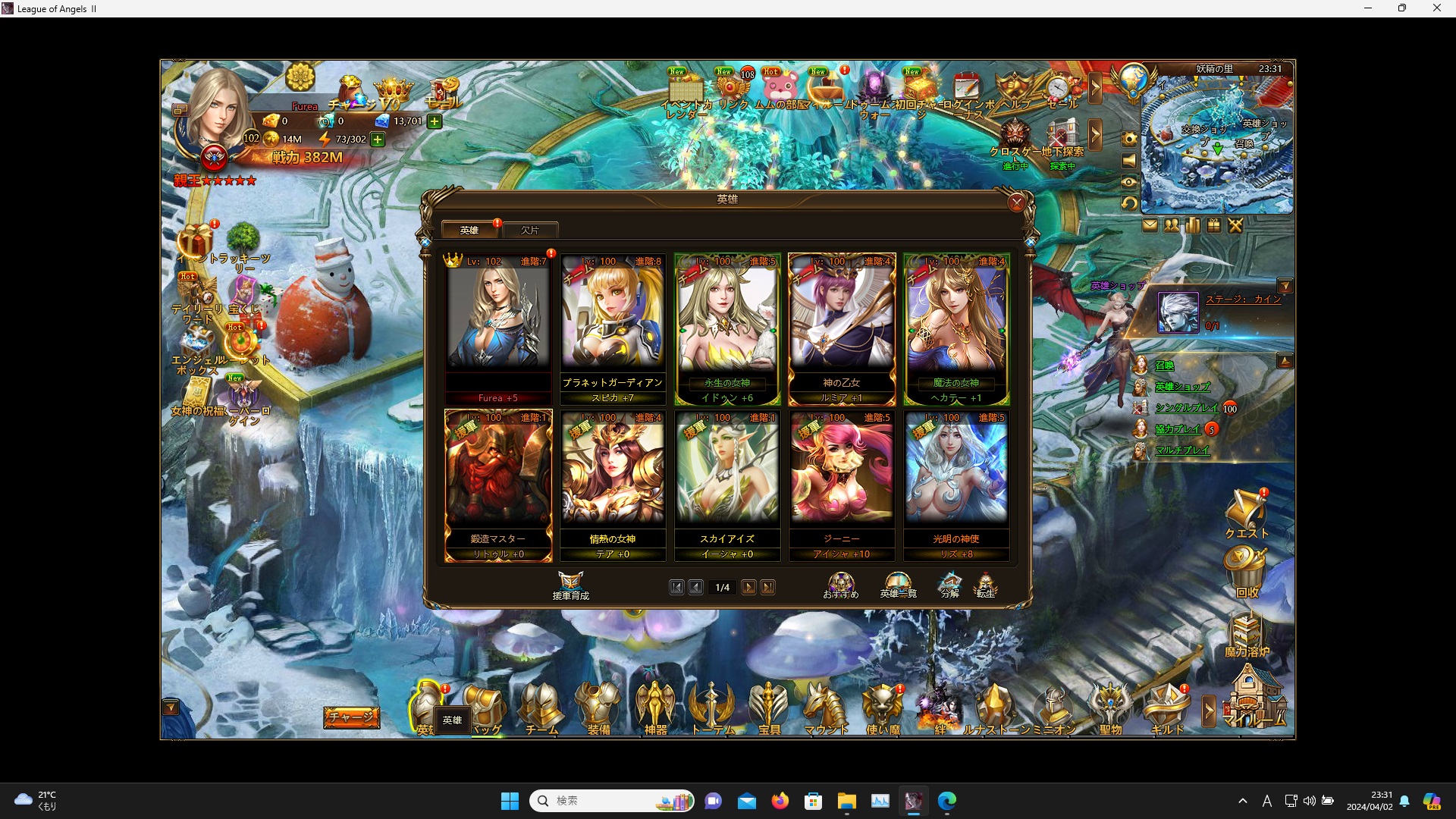Open the yellow dropdown on the 英雄ショップ panel
Viewport: 1456px width, 819px height.
(x=1287, y=286)
